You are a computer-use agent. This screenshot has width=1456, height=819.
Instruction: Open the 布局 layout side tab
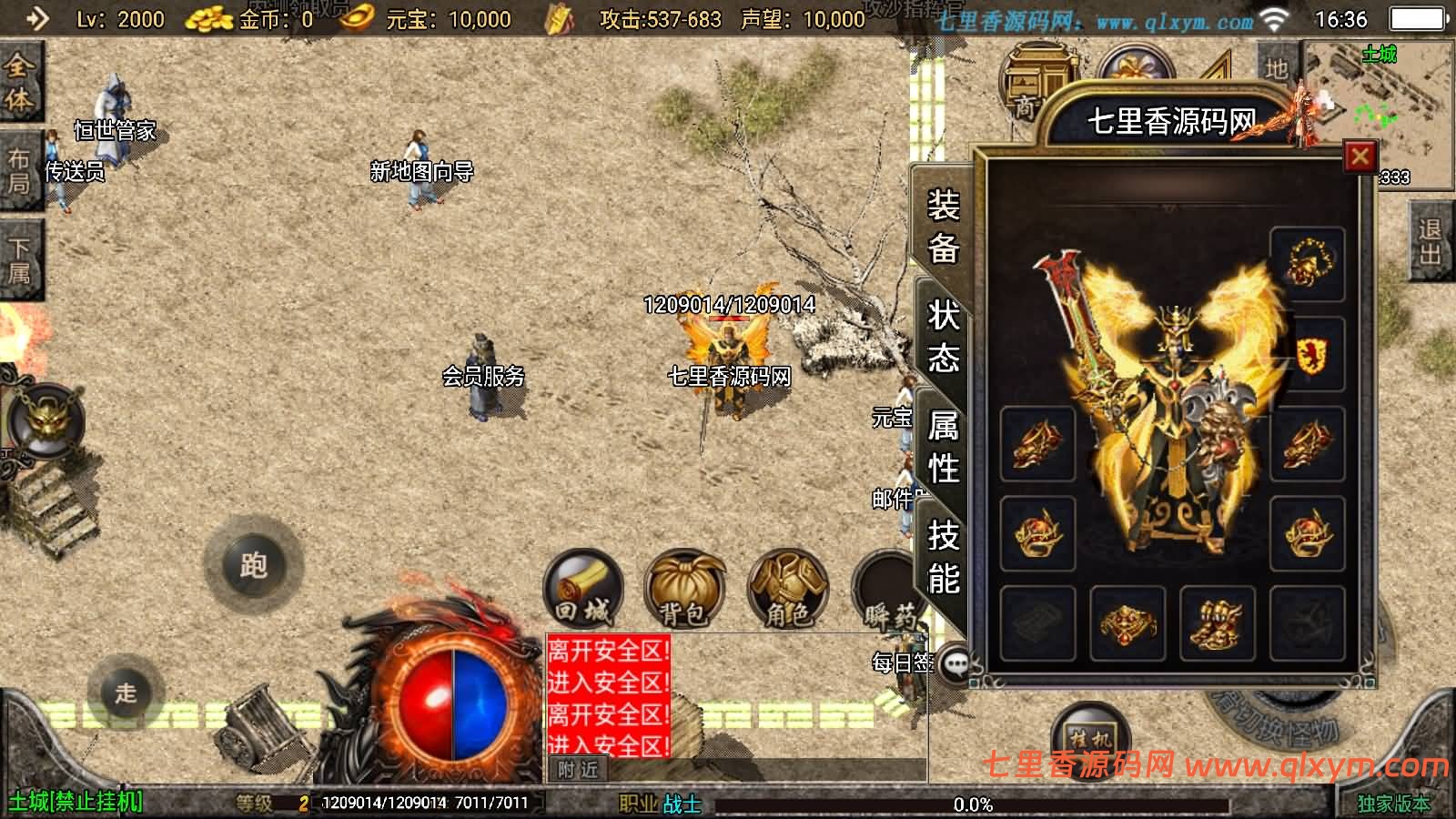tap(18, 171)
